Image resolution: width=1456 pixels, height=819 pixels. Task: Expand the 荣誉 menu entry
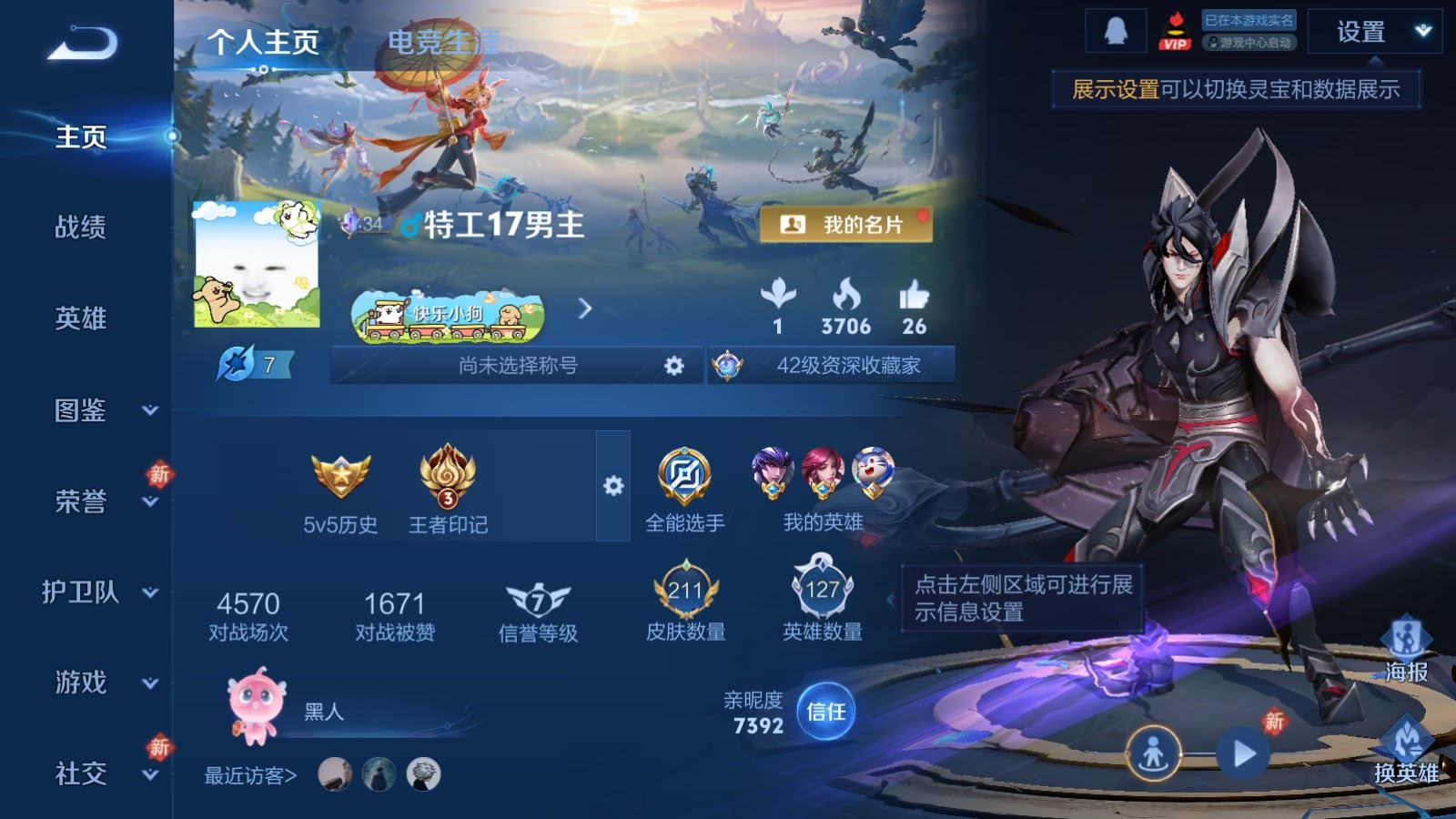coord(98,501)
